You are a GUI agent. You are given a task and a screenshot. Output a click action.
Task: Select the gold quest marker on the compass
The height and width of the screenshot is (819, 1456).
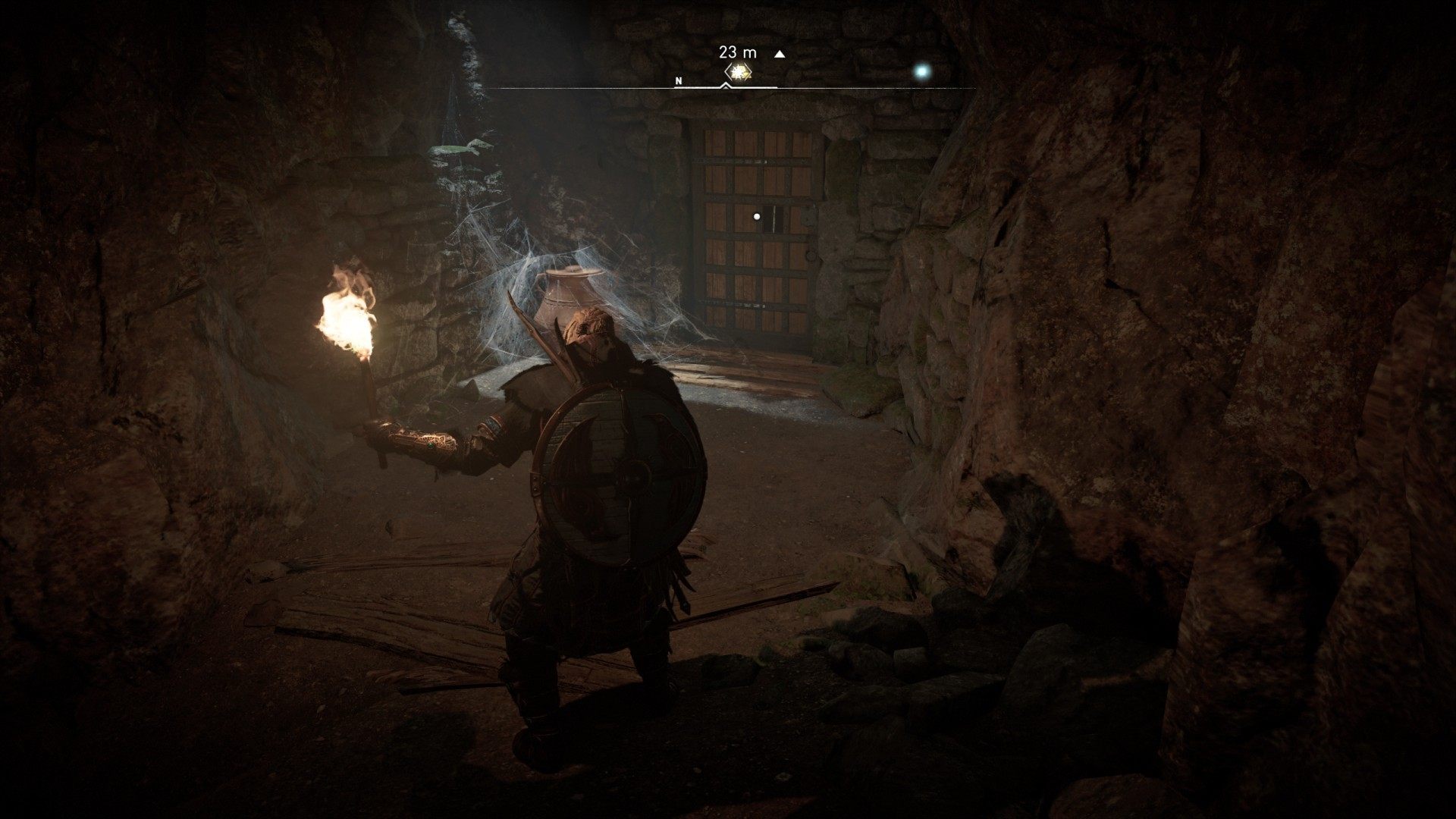pos(737,73)
